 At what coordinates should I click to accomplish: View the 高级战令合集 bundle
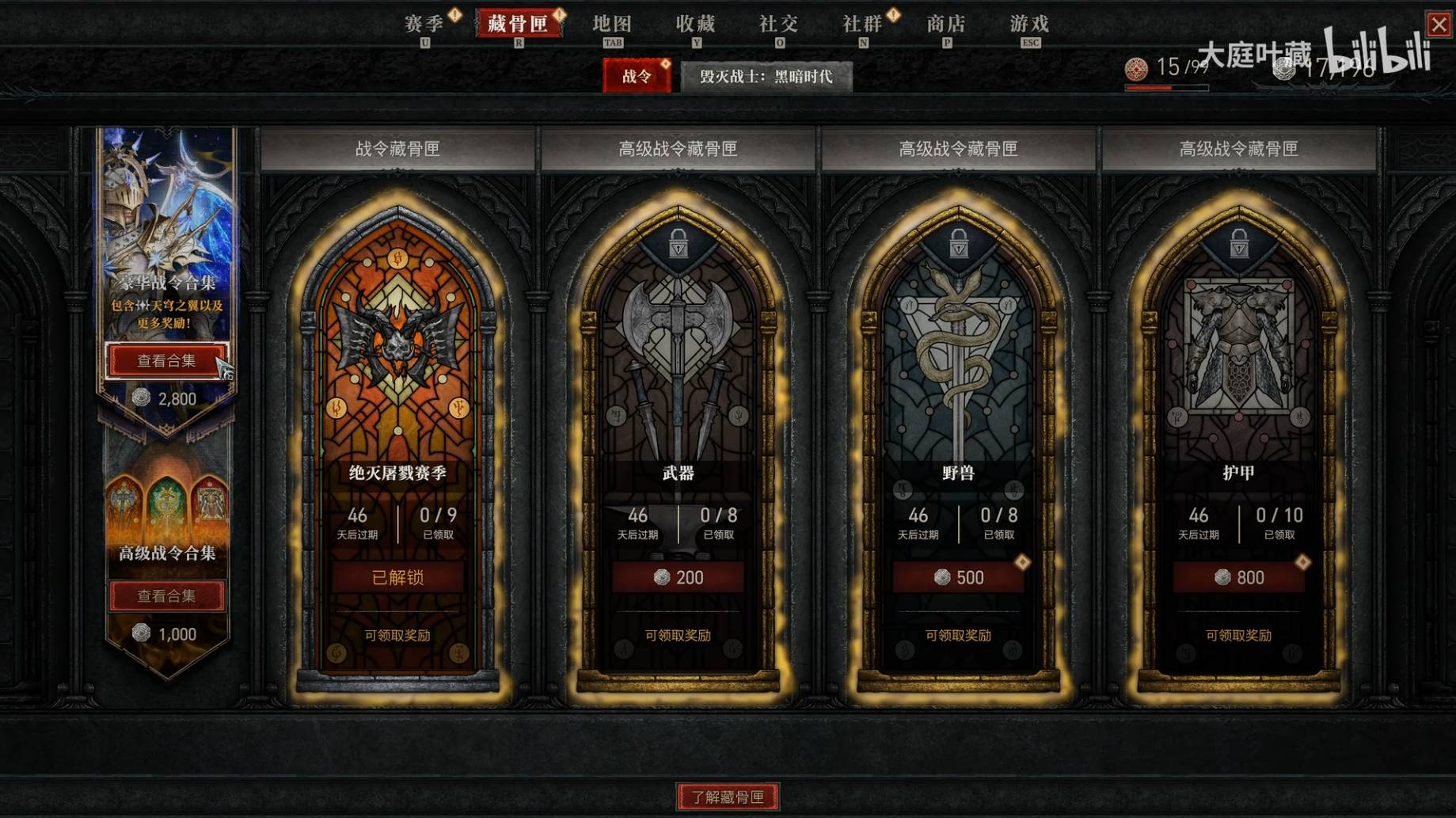pos(166,595)
